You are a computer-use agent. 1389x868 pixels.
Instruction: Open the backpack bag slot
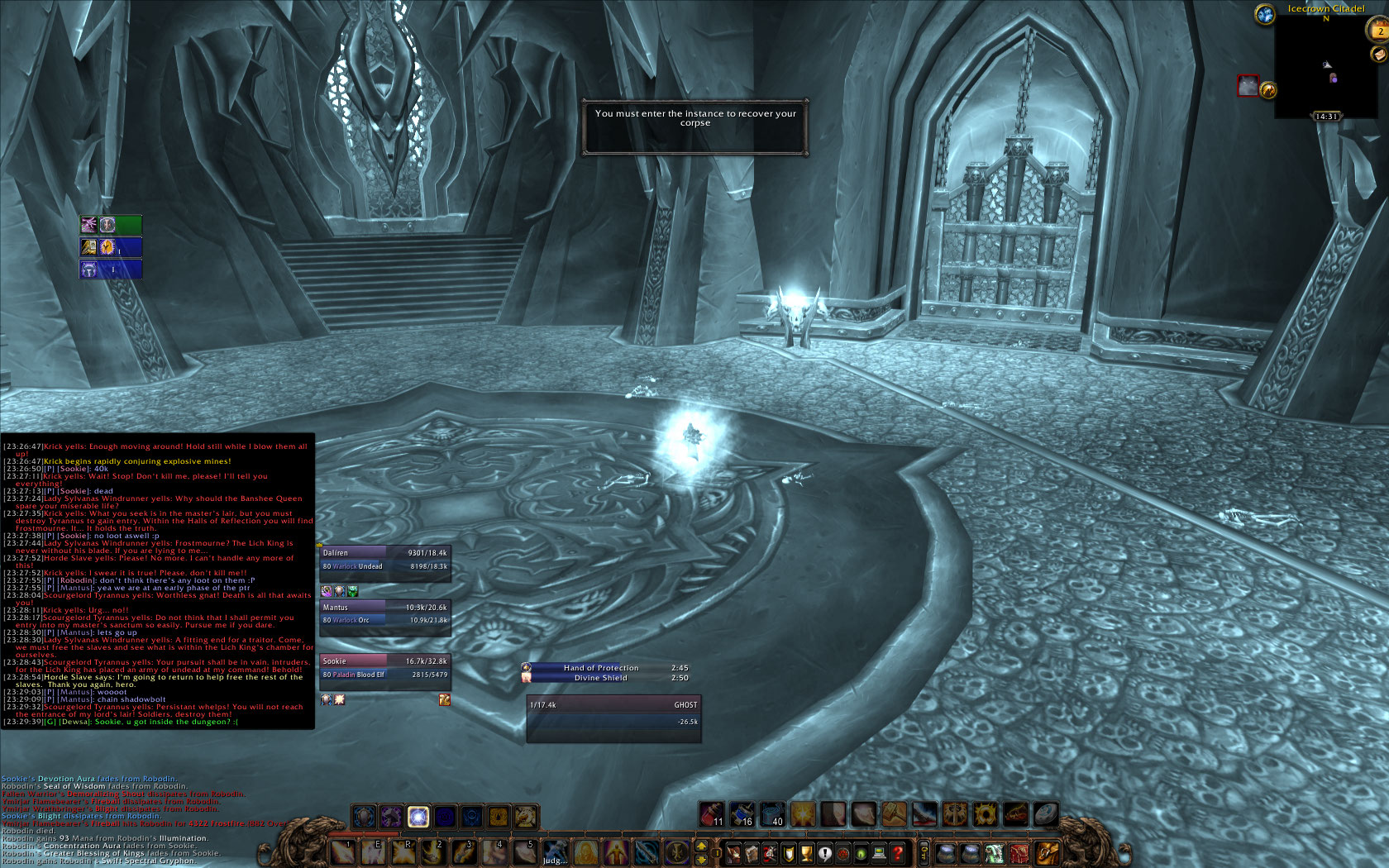pos(1046,852)
